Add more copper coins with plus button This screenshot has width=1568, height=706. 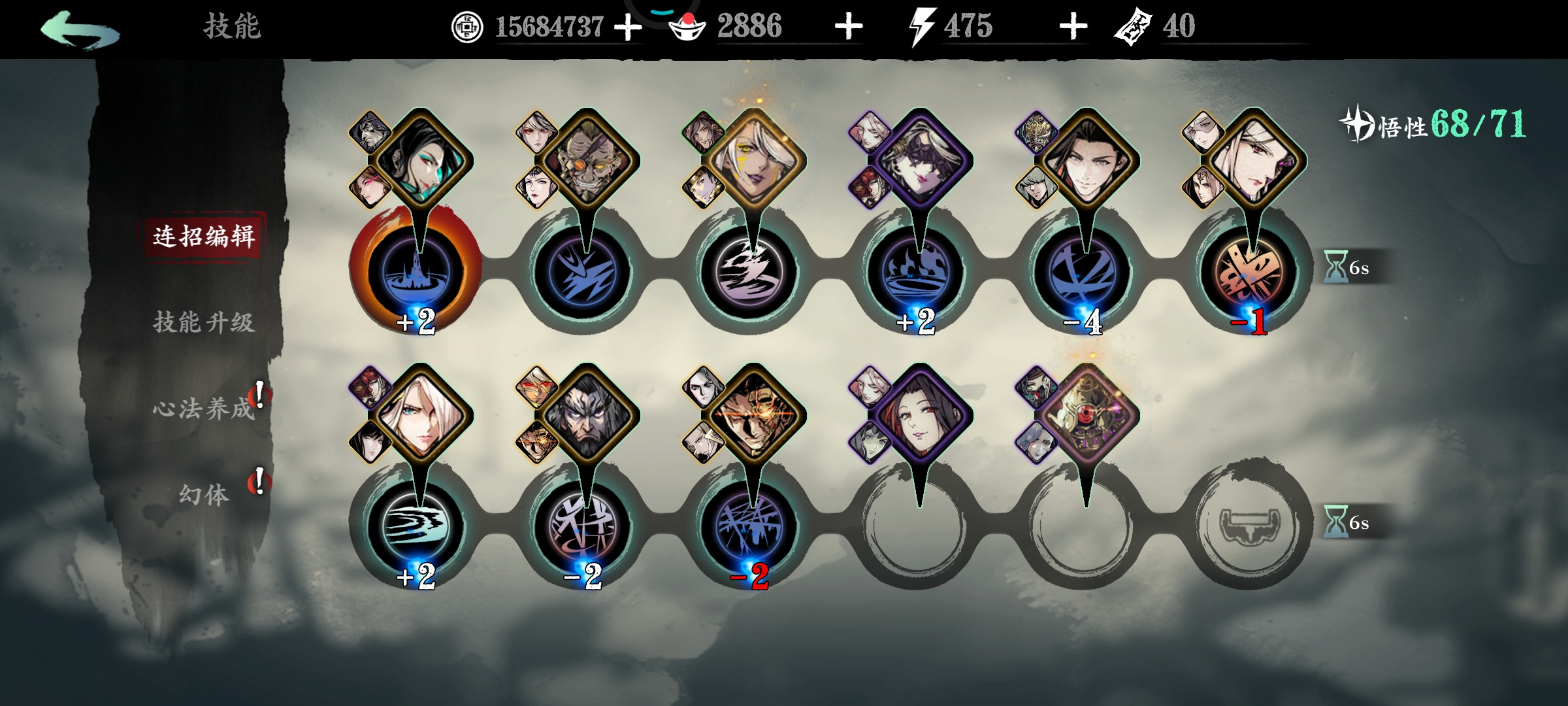pyautogui.click(x=628, y=27)
